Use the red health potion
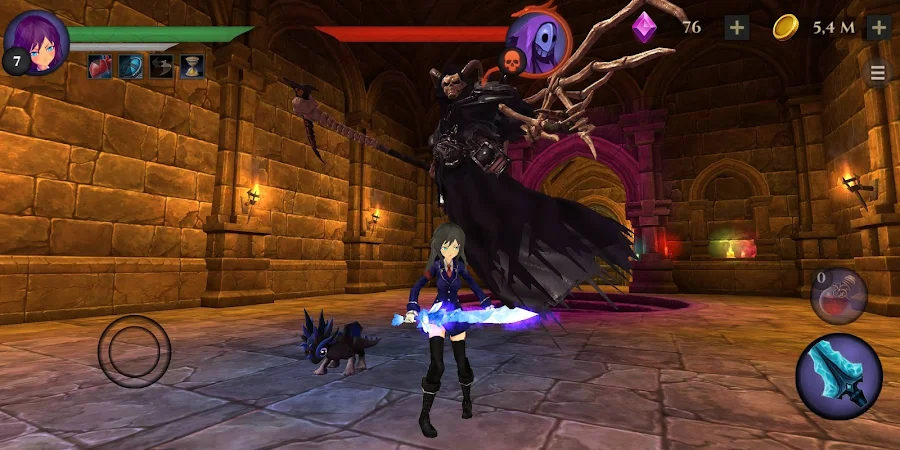Screen dimensions: 900x450 (838, 296)
